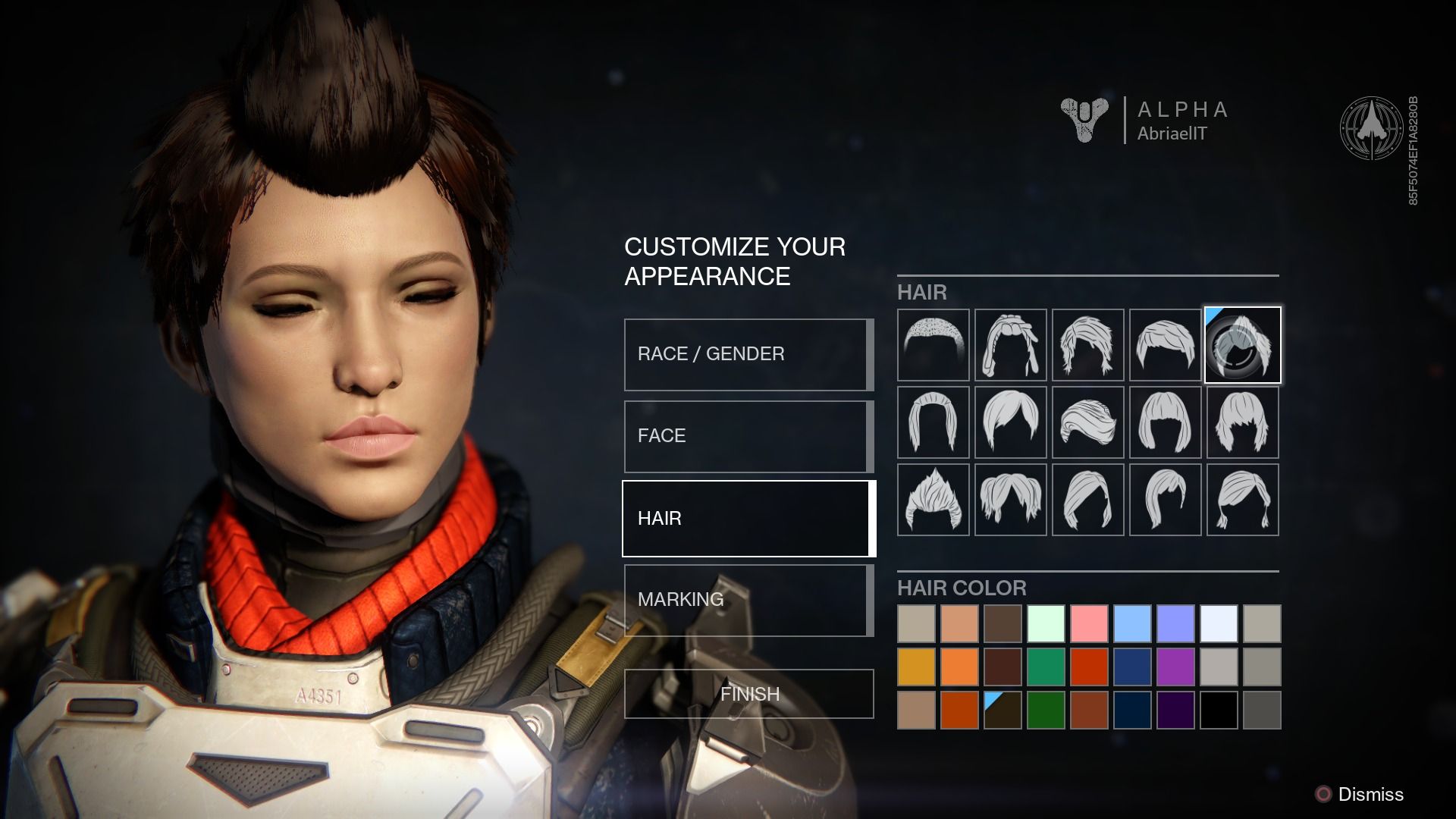Select the currently chosen brown swatch with blue corner
Image resolution: width=1456 pixels, height=819 pixels.
tap(1002, 711)
